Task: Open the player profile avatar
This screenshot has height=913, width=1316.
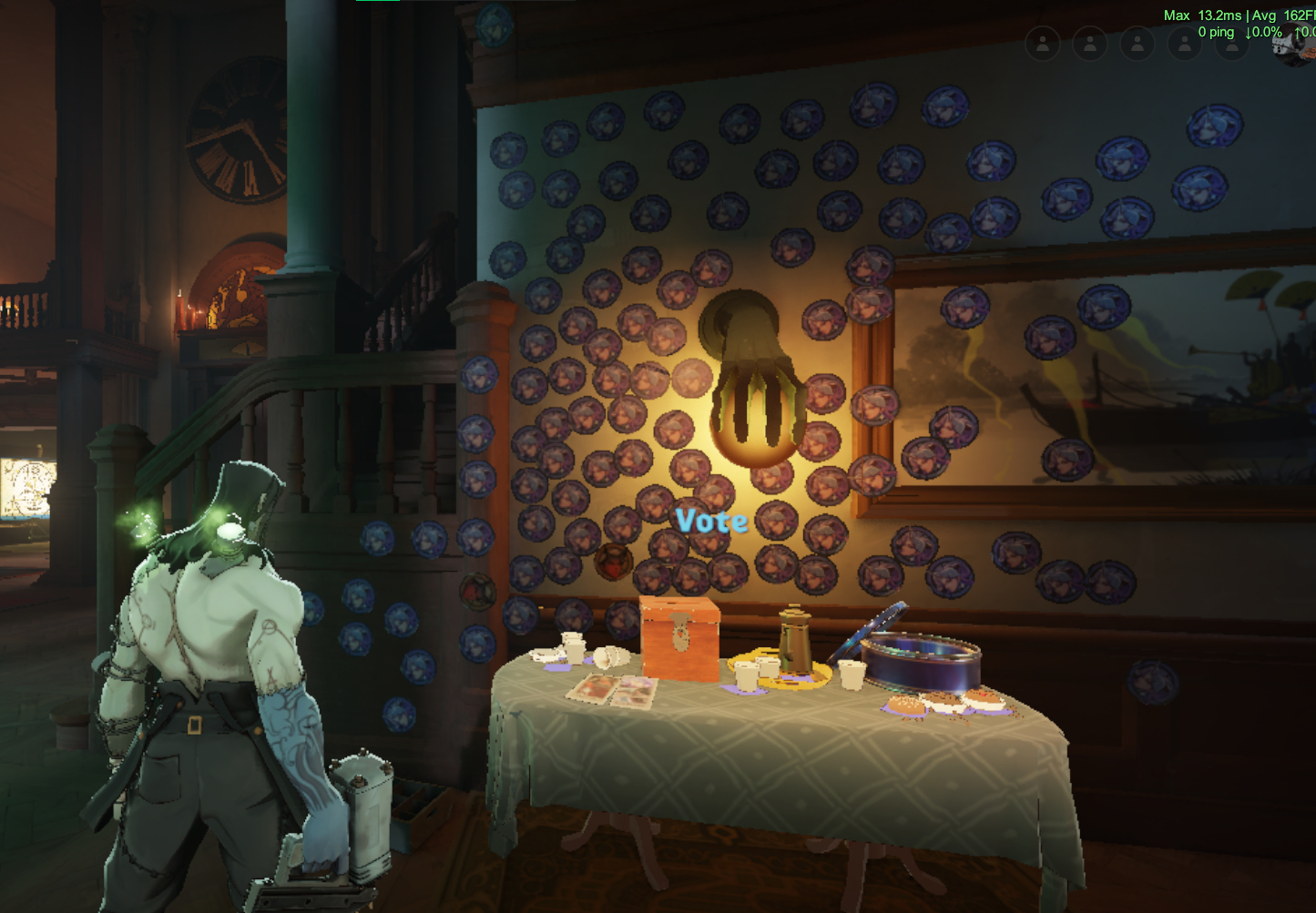Action: coord(1294,47)
